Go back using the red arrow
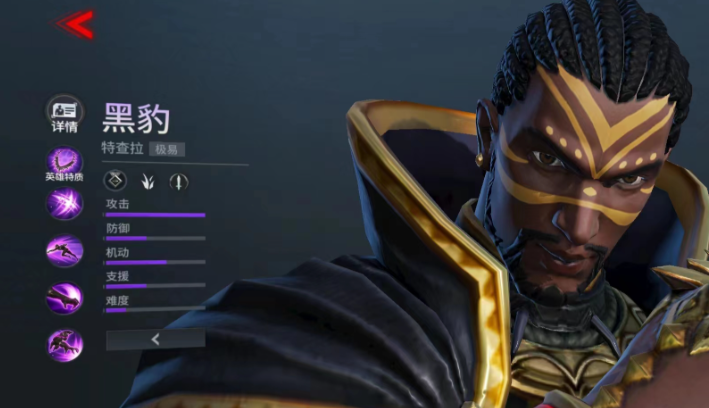The image size is (709, 408). point(76,25)
